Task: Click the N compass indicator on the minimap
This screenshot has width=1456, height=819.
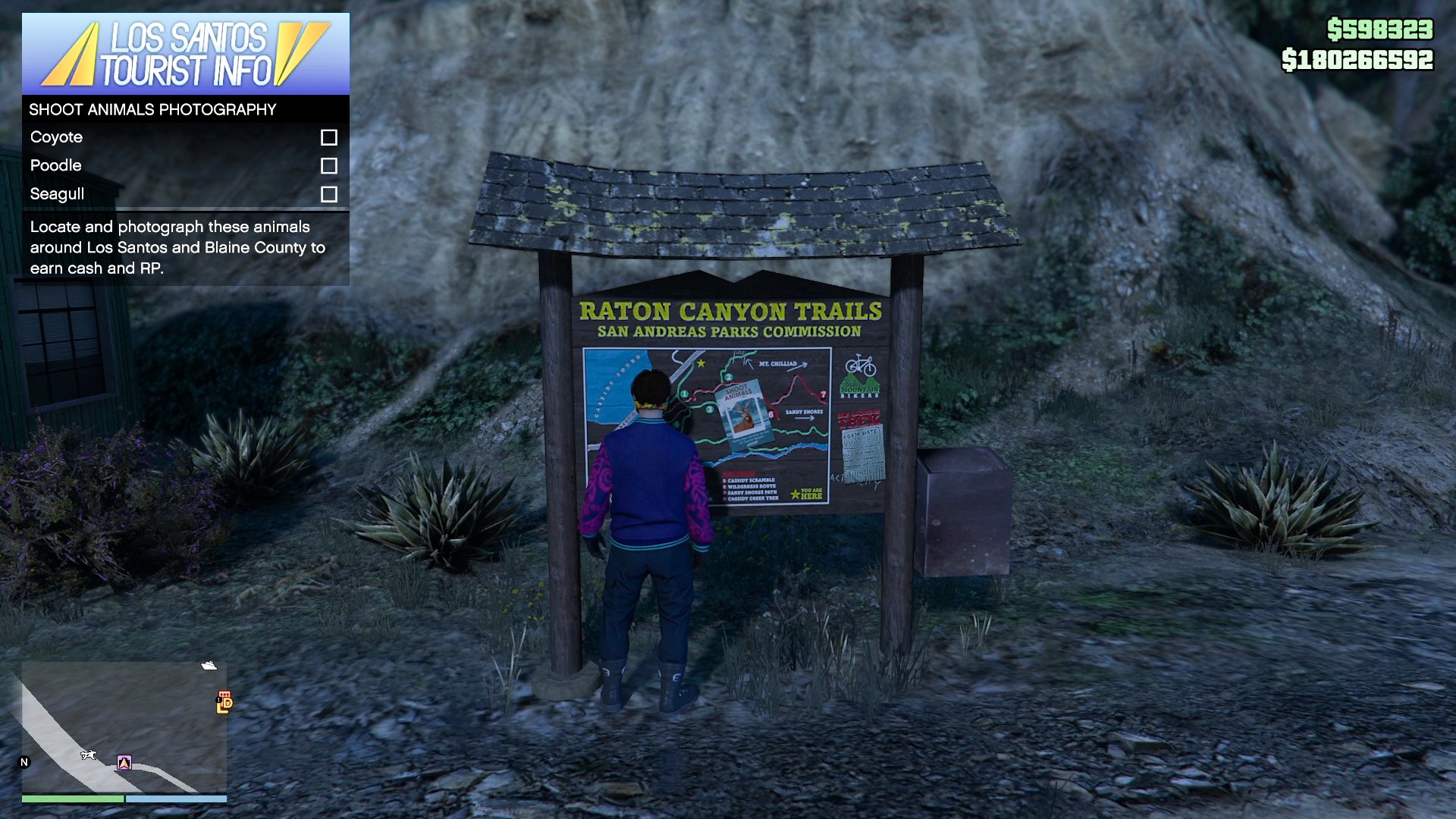Action: click(25, 761)
